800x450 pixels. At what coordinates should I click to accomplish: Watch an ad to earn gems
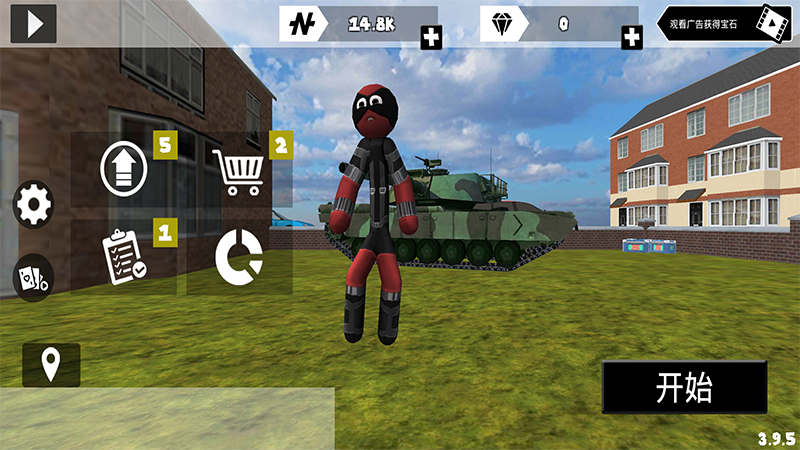[721, 22]
